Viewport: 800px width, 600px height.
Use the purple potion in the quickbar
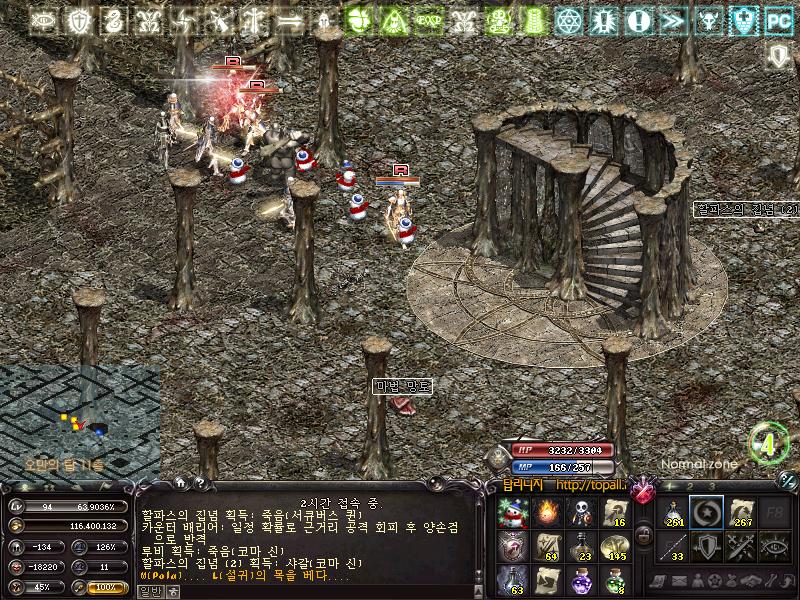[x=580, y=581]
